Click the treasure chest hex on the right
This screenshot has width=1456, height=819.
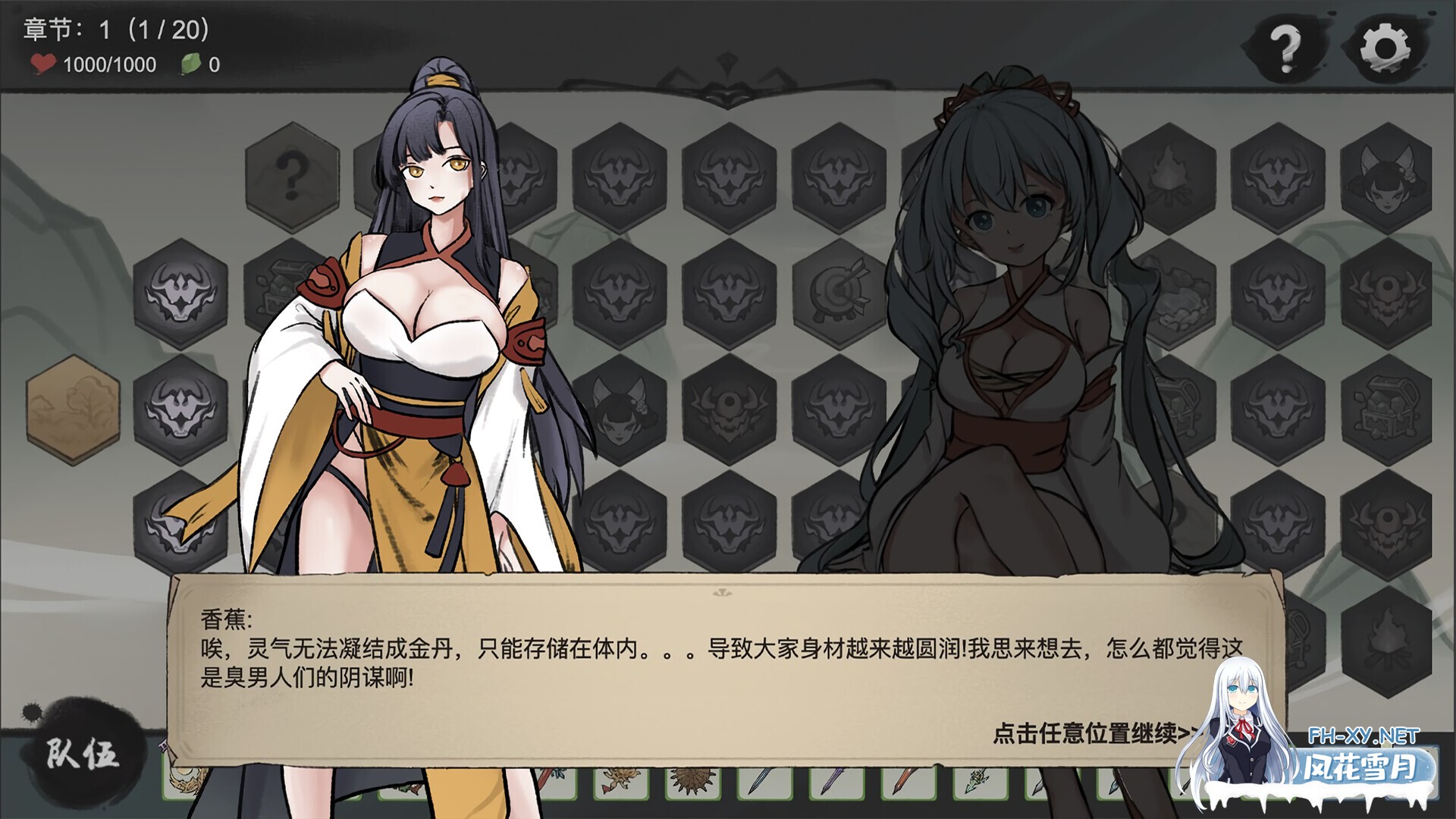click(1386, 407)
